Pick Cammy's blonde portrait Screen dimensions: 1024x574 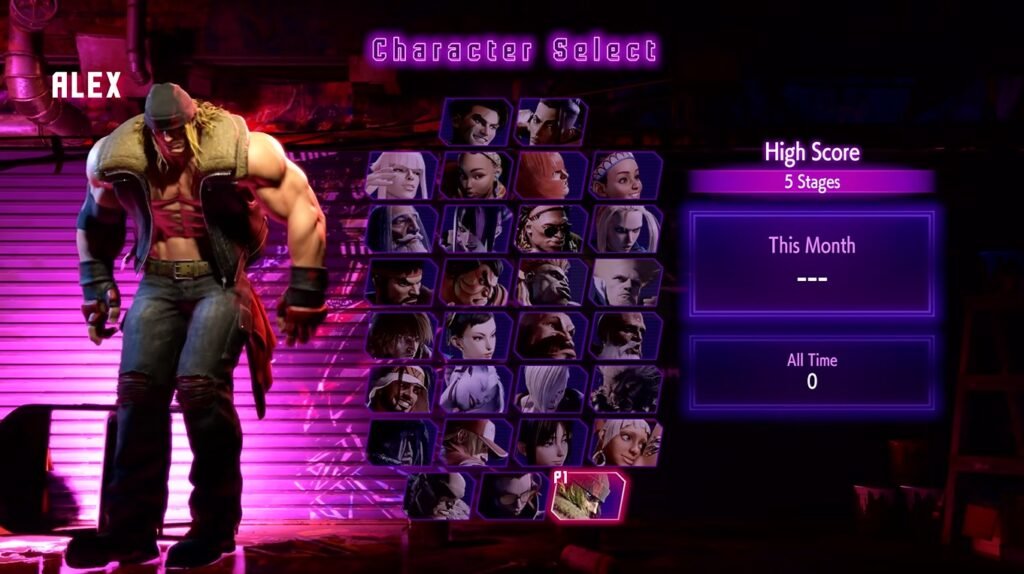[626, 229]
